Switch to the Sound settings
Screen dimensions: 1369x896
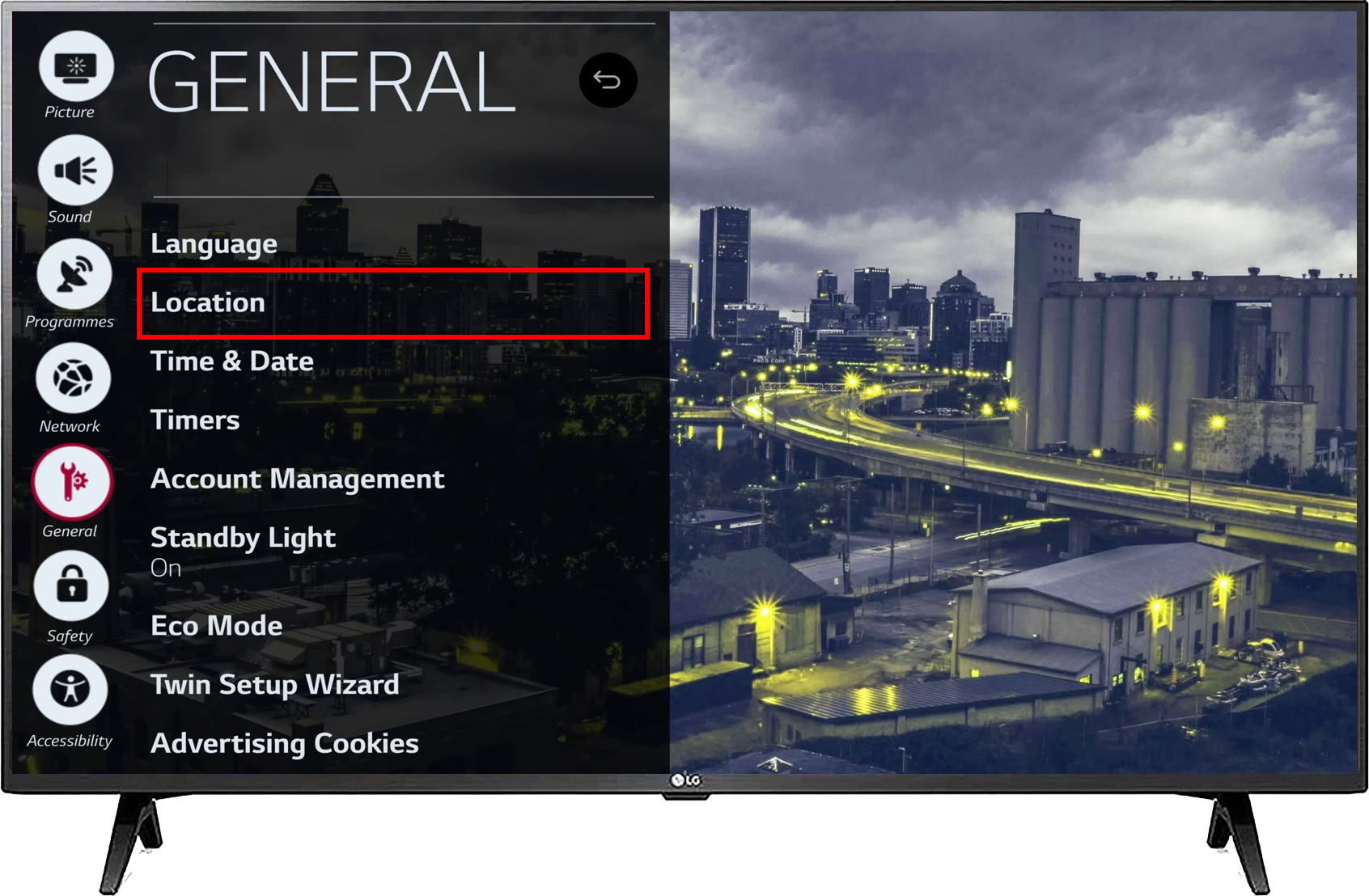[74, 171]
